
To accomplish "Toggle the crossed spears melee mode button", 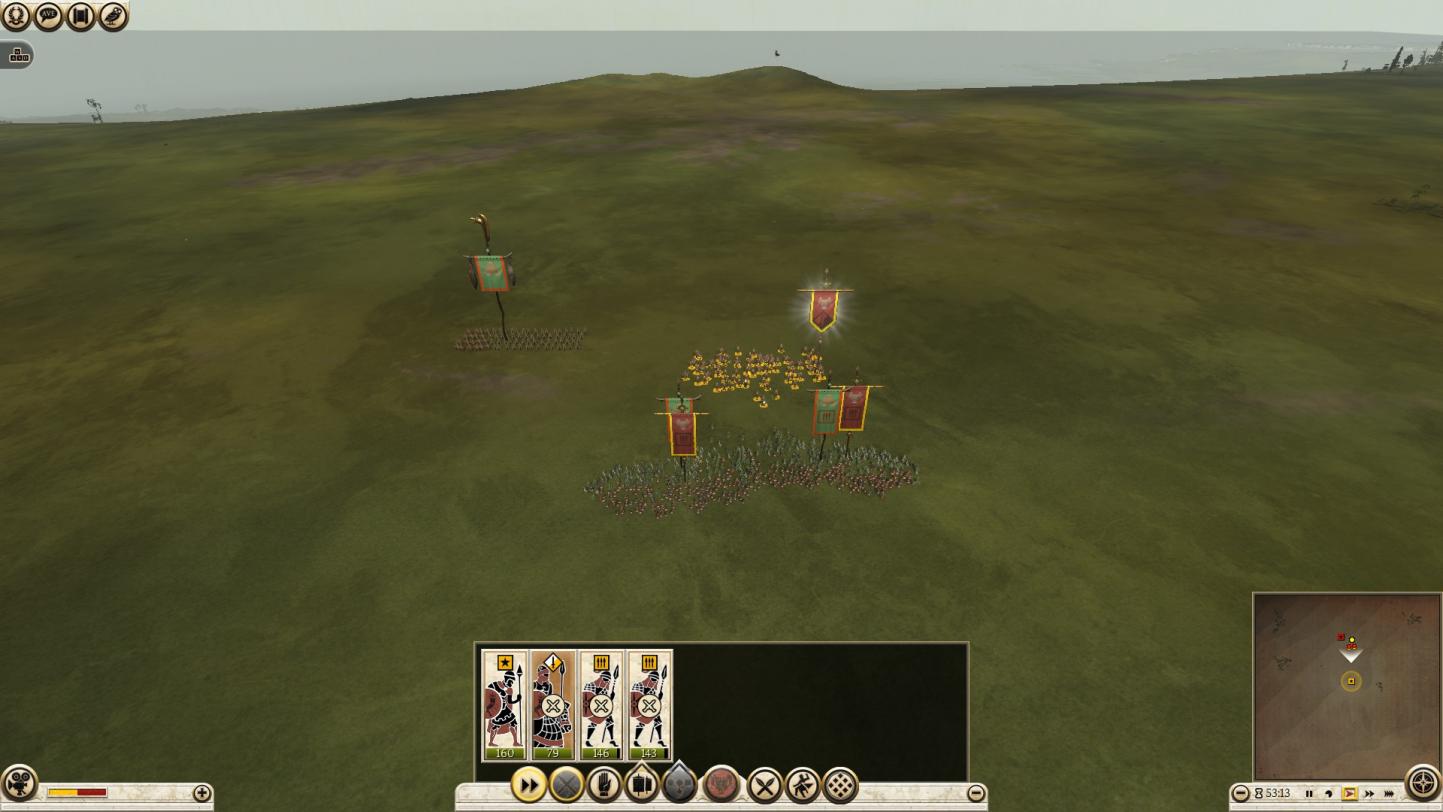I will pyautogui.click(x=765, y=786).
